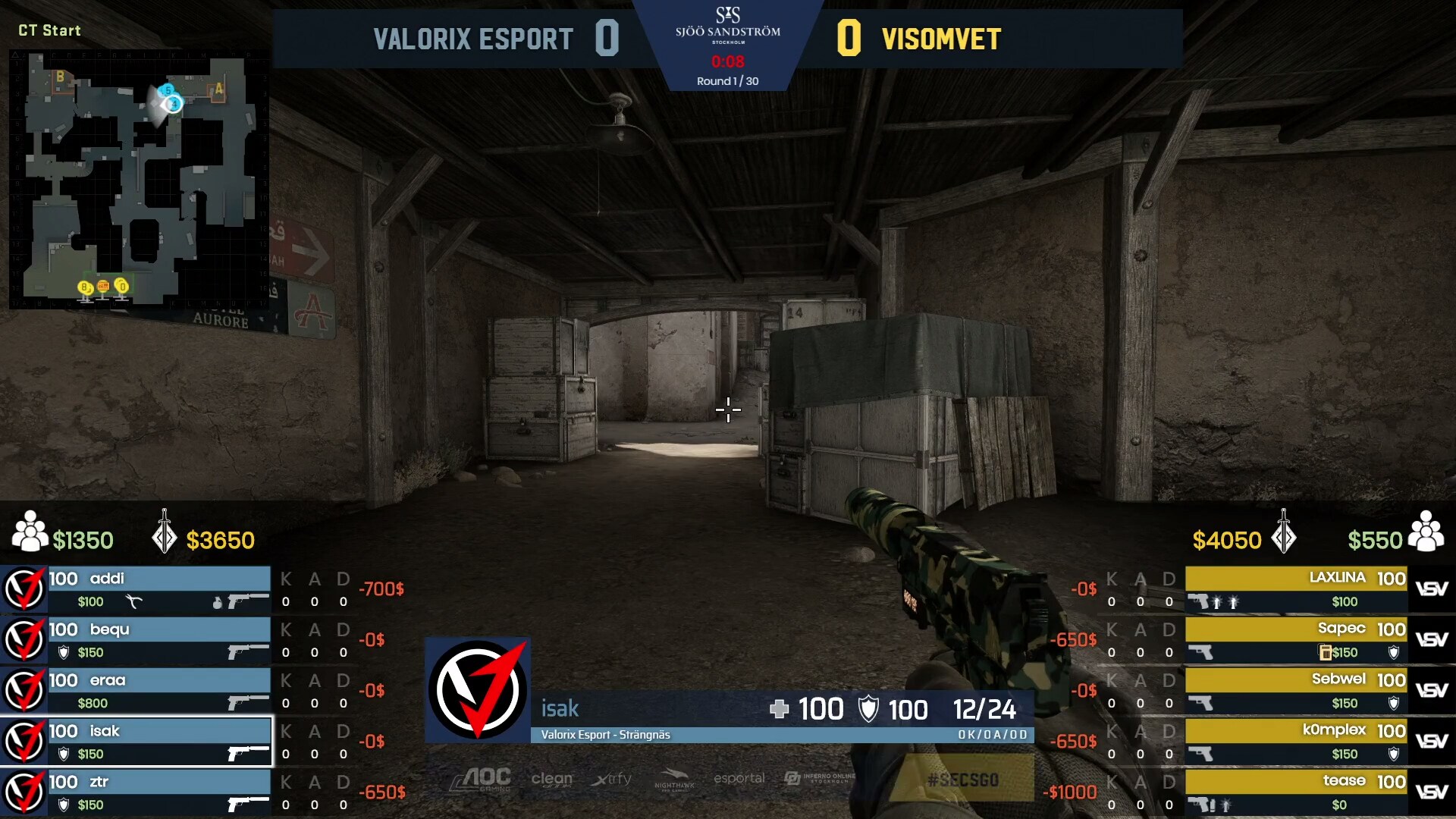Select addi's USP-S pistol icon
Viewport: 1456px width, 819px height.
tap(248, 601)
